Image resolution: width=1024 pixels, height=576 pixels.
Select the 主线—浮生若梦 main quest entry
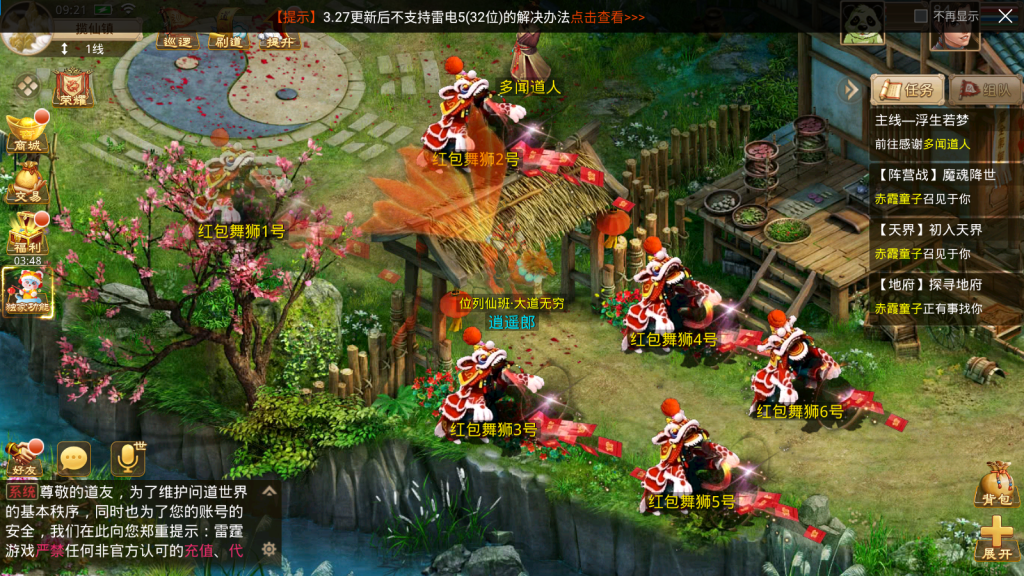point(935,131)
